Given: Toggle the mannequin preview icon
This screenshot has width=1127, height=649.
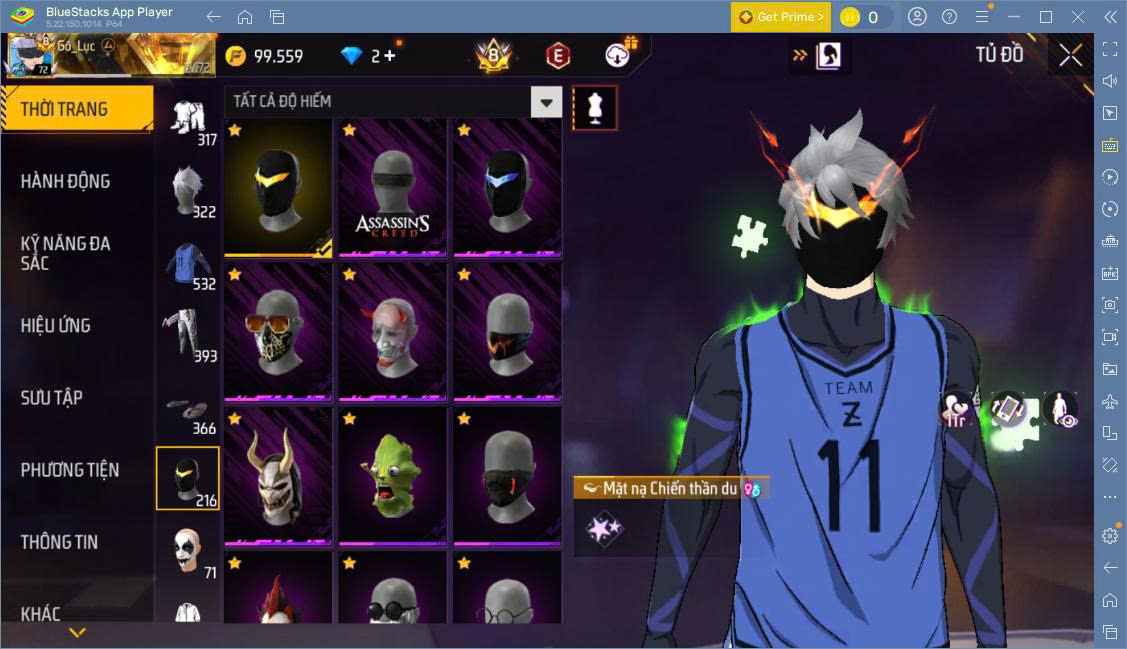Looking at the screenshot, I should tap(595, 108).
